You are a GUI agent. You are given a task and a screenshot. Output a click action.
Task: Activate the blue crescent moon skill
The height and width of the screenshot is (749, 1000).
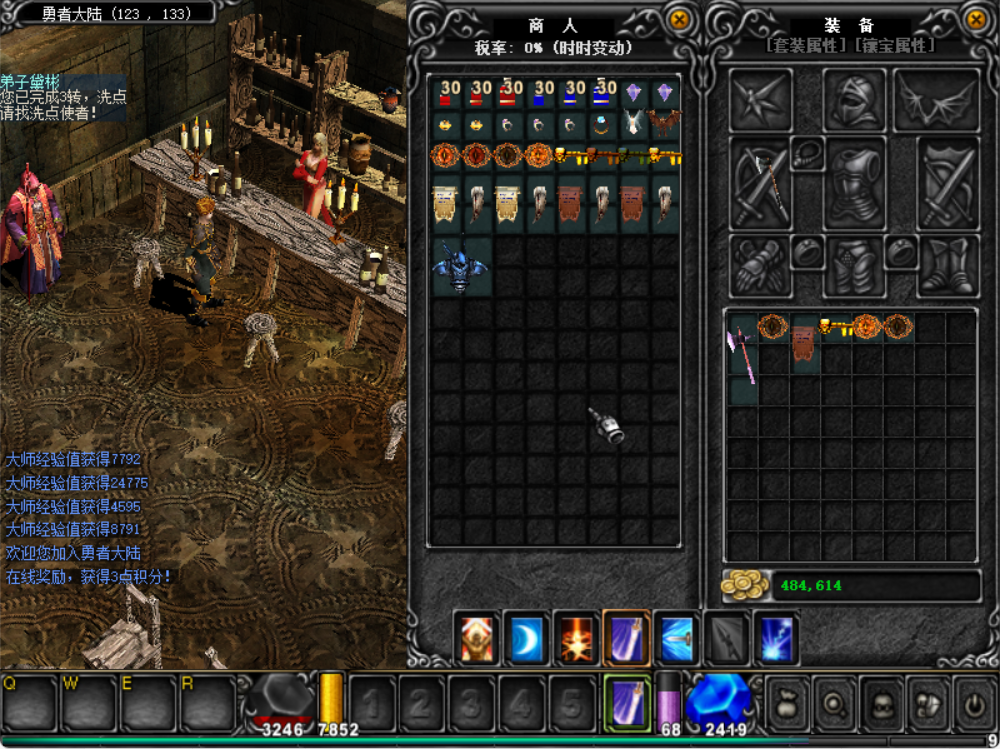click(526, 639)
